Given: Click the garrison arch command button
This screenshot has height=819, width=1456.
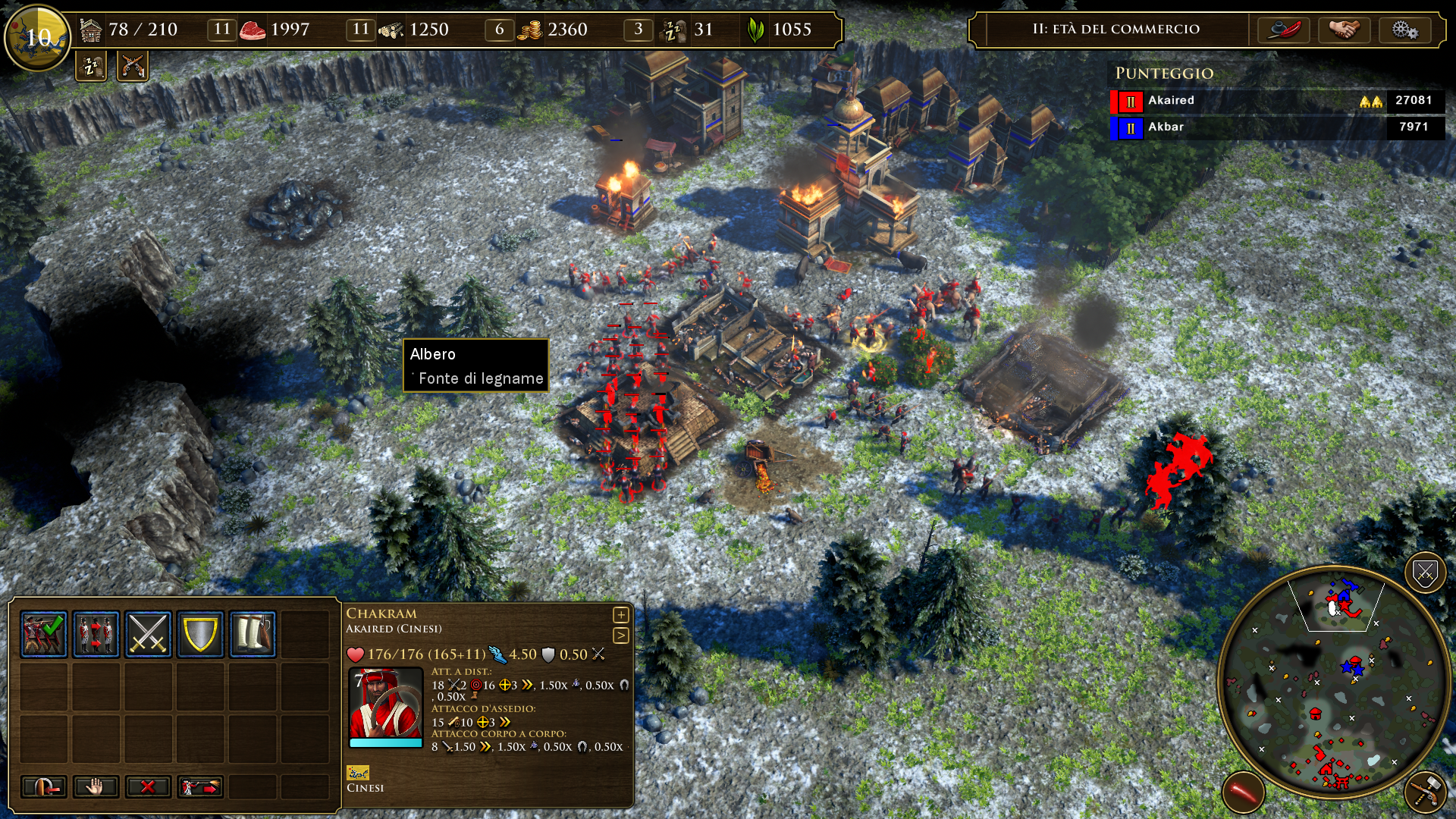Looking at the screenshot, I should [43, 786].
